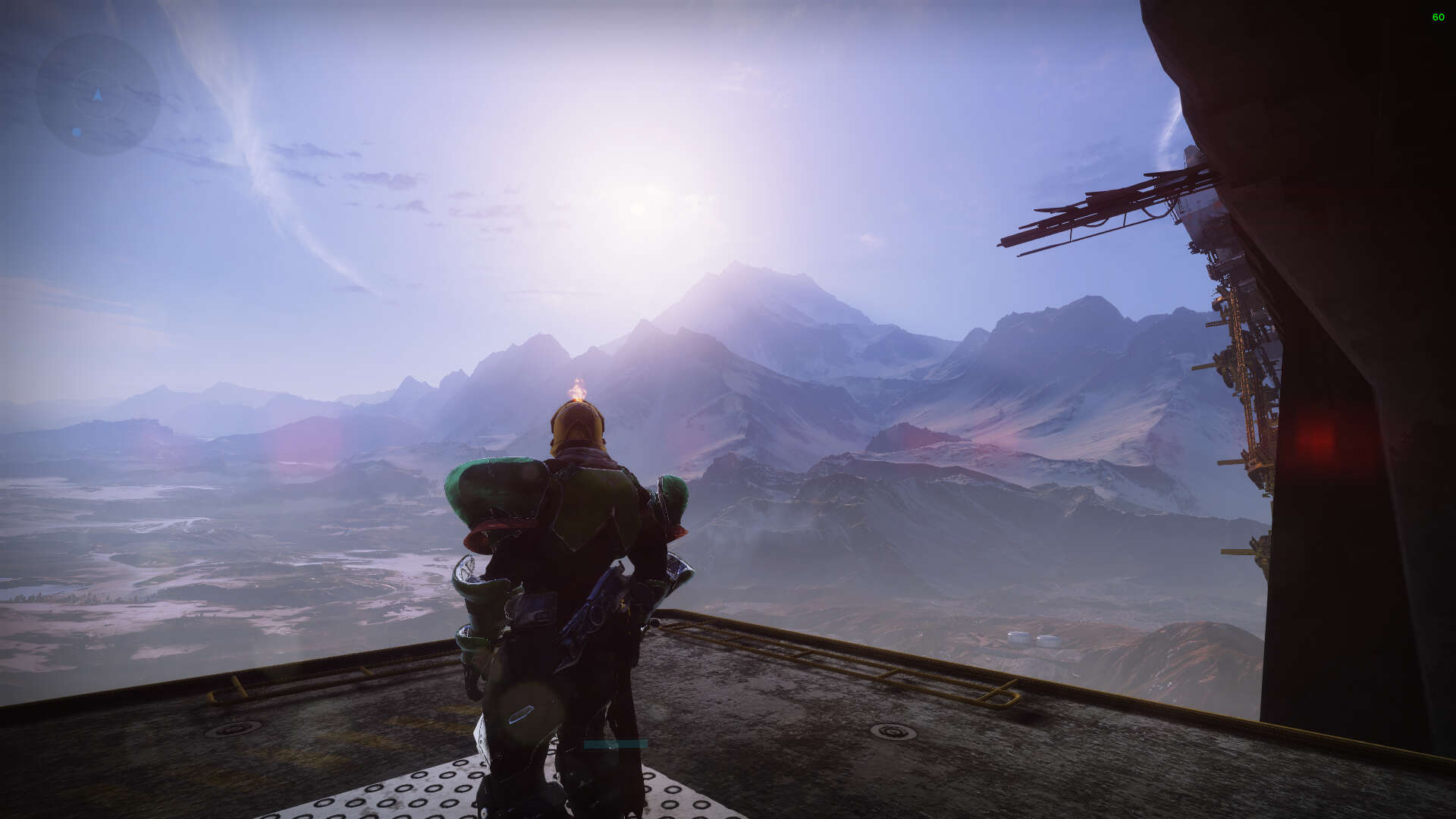Select the blue fireteam dot on the radar

[x=77, y=132]
